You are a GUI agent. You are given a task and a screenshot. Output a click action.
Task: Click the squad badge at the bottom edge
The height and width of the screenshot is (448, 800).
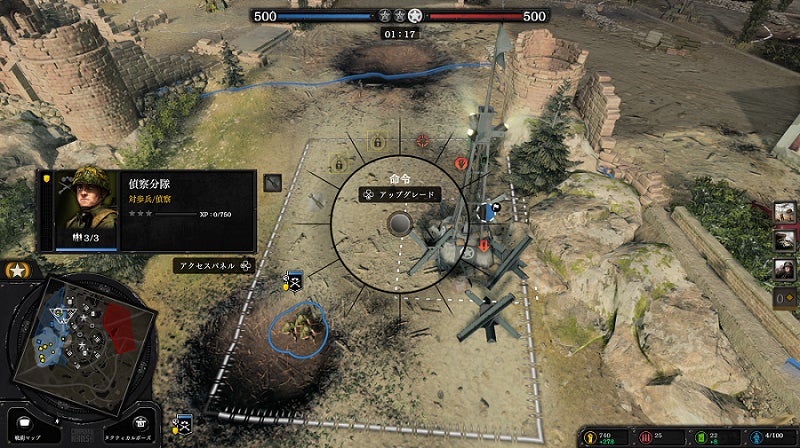point(182,423)
